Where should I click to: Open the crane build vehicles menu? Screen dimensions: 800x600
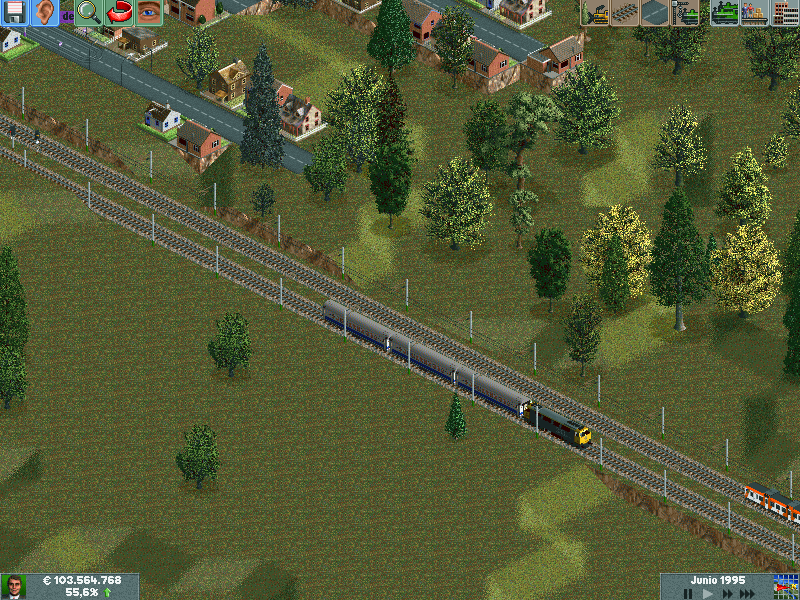tap(685, 13)
